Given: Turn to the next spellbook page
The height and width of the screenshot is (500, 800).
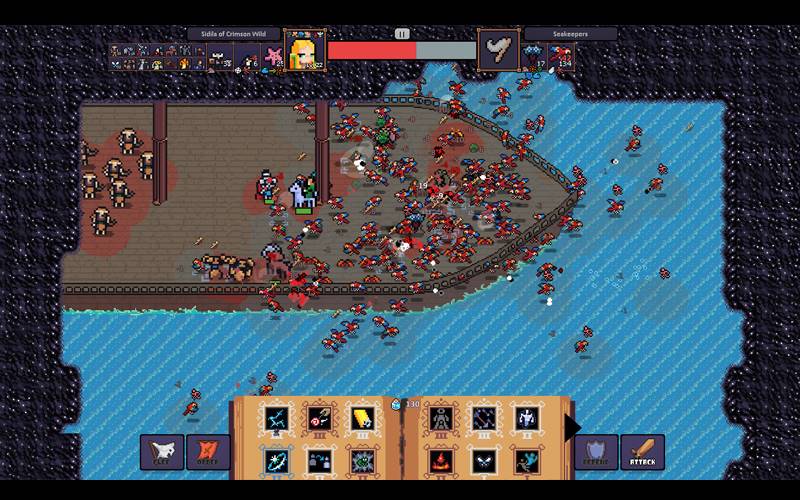Looking at the screenshot, I should point(572,427).
